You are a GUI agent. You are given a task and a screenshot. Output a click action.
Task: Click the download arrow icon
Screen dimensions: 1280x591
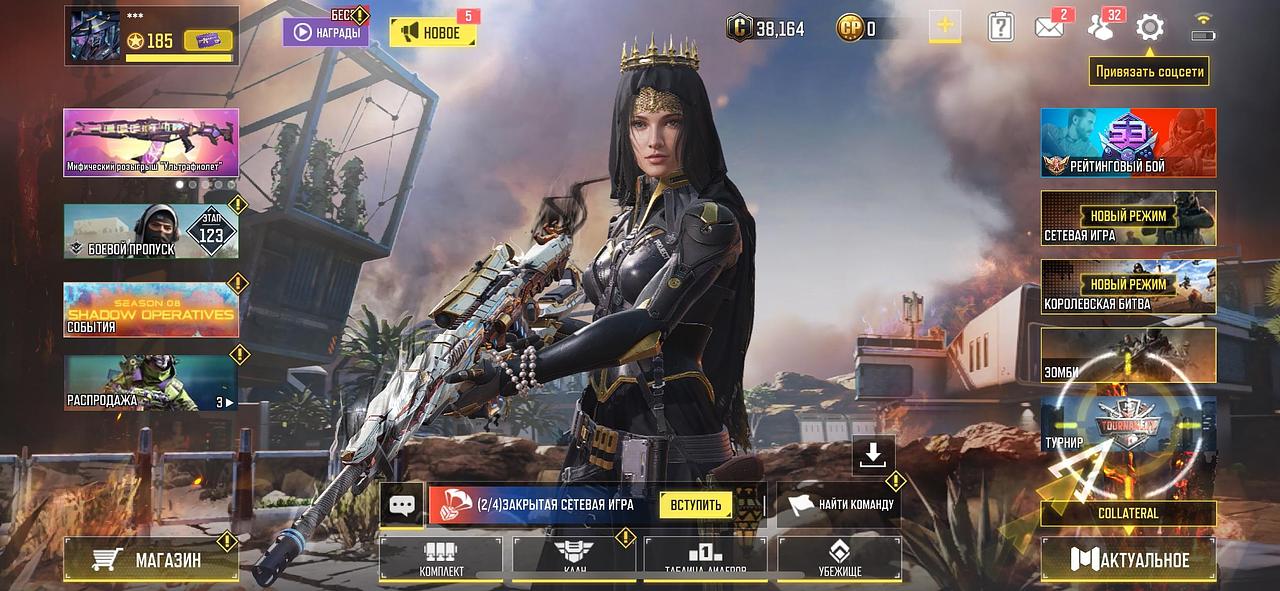coord(873,455)
